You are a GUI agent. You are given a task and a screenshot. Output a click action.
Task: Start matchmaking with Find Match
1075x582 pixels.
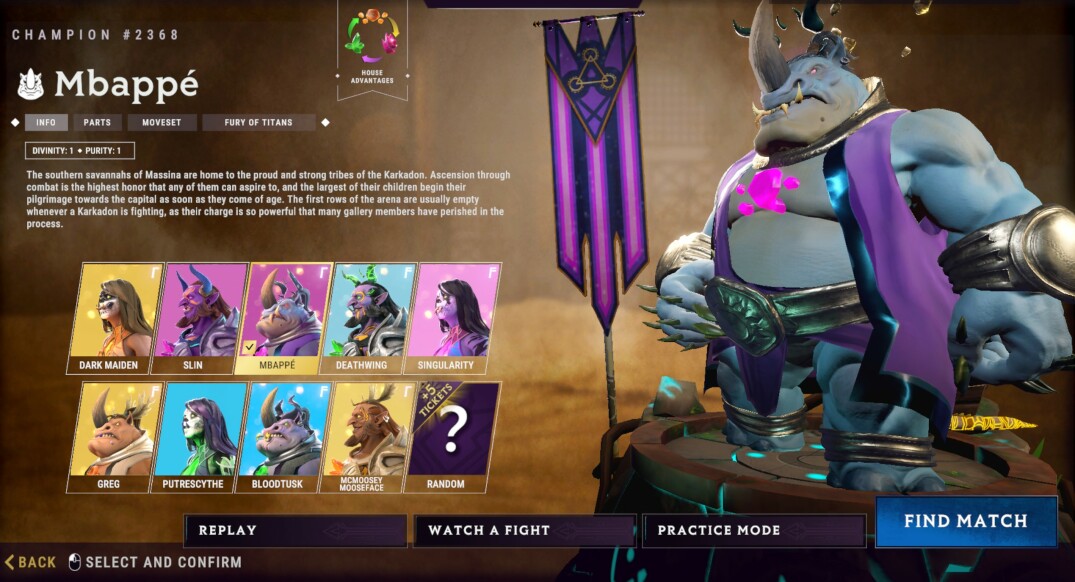point(965,521)
